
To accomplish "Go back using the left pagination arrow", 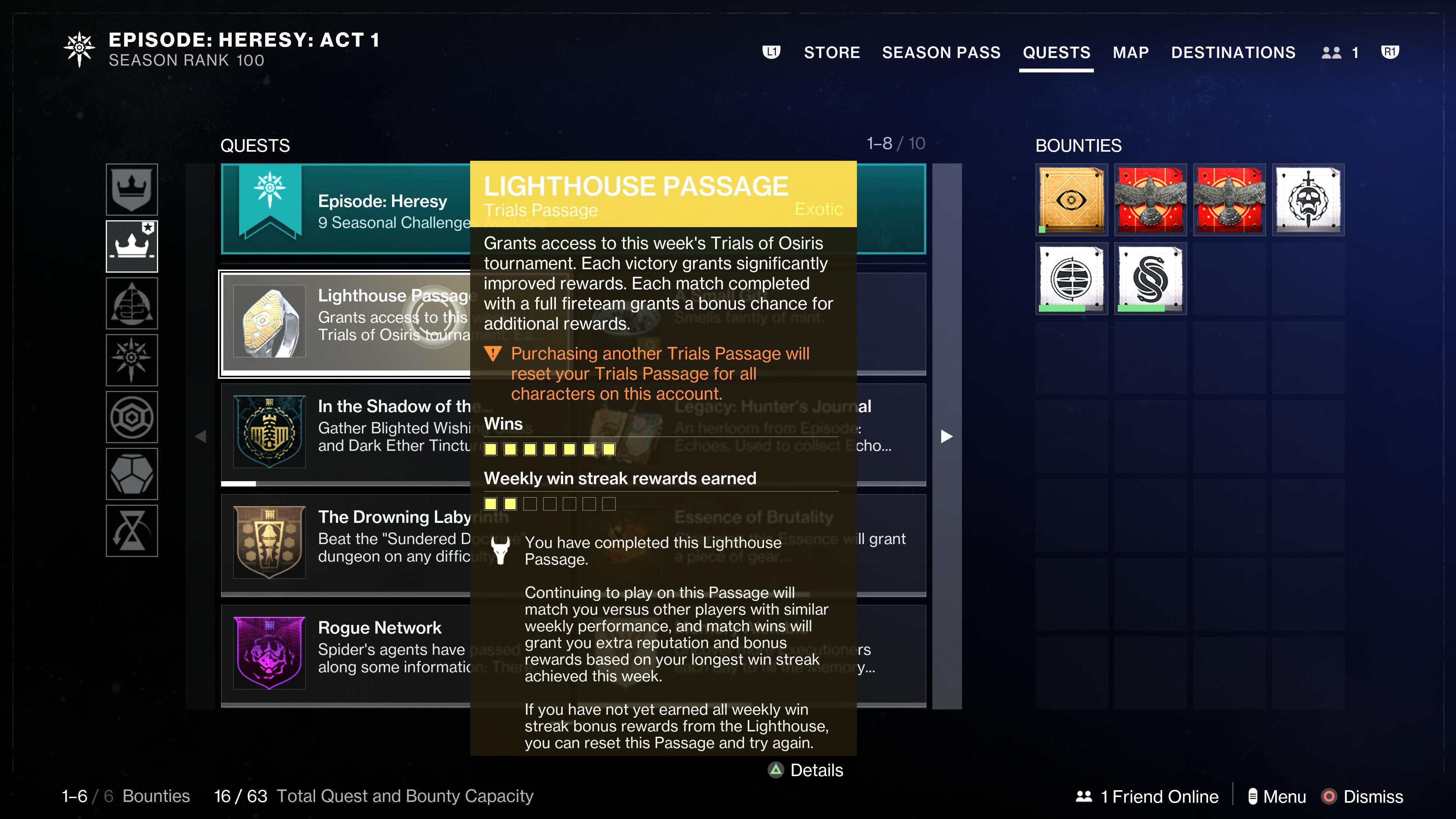I will click(x=201, y=436).
